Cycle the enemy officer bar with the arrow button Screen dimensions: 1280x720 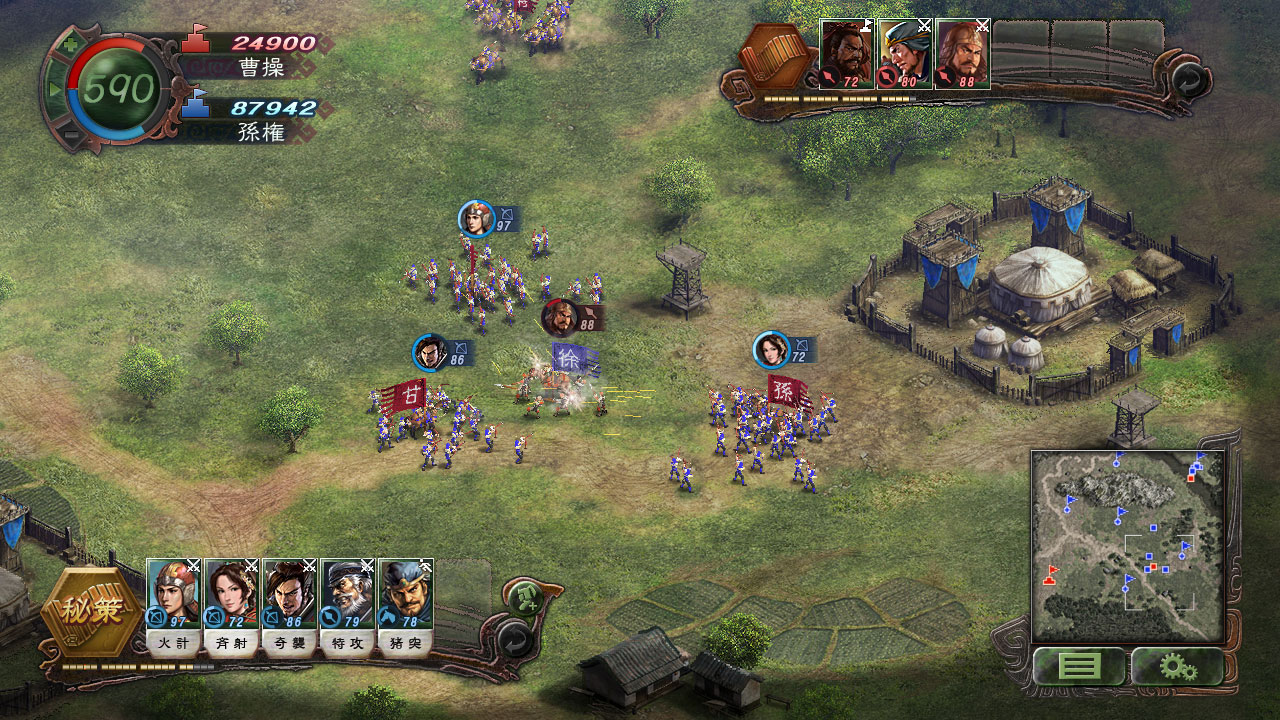click(1187, 78)
